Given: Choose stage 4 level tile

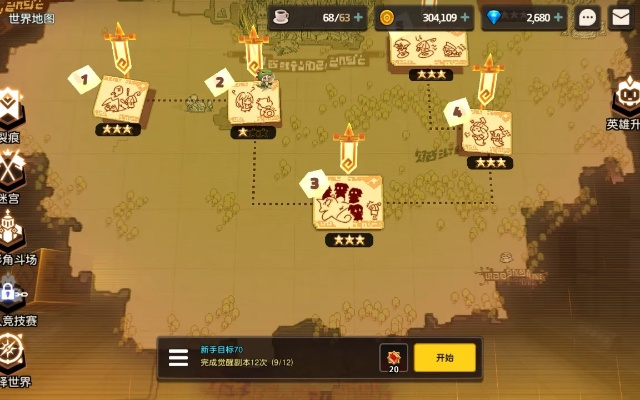Looking at the screenshot, I should [x=488, y=131].
